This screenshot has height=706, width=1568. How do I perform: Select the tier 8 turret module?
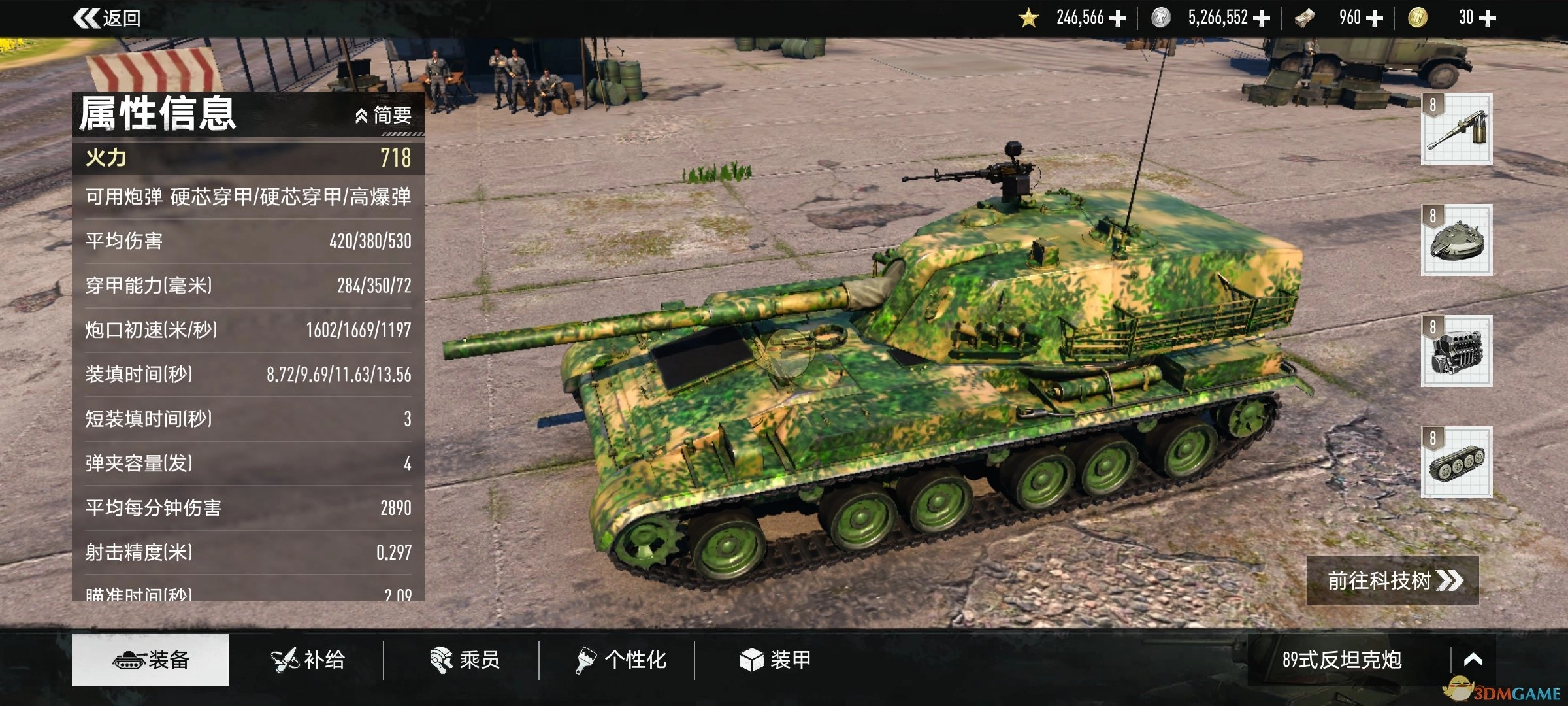tap(1456, 240)
